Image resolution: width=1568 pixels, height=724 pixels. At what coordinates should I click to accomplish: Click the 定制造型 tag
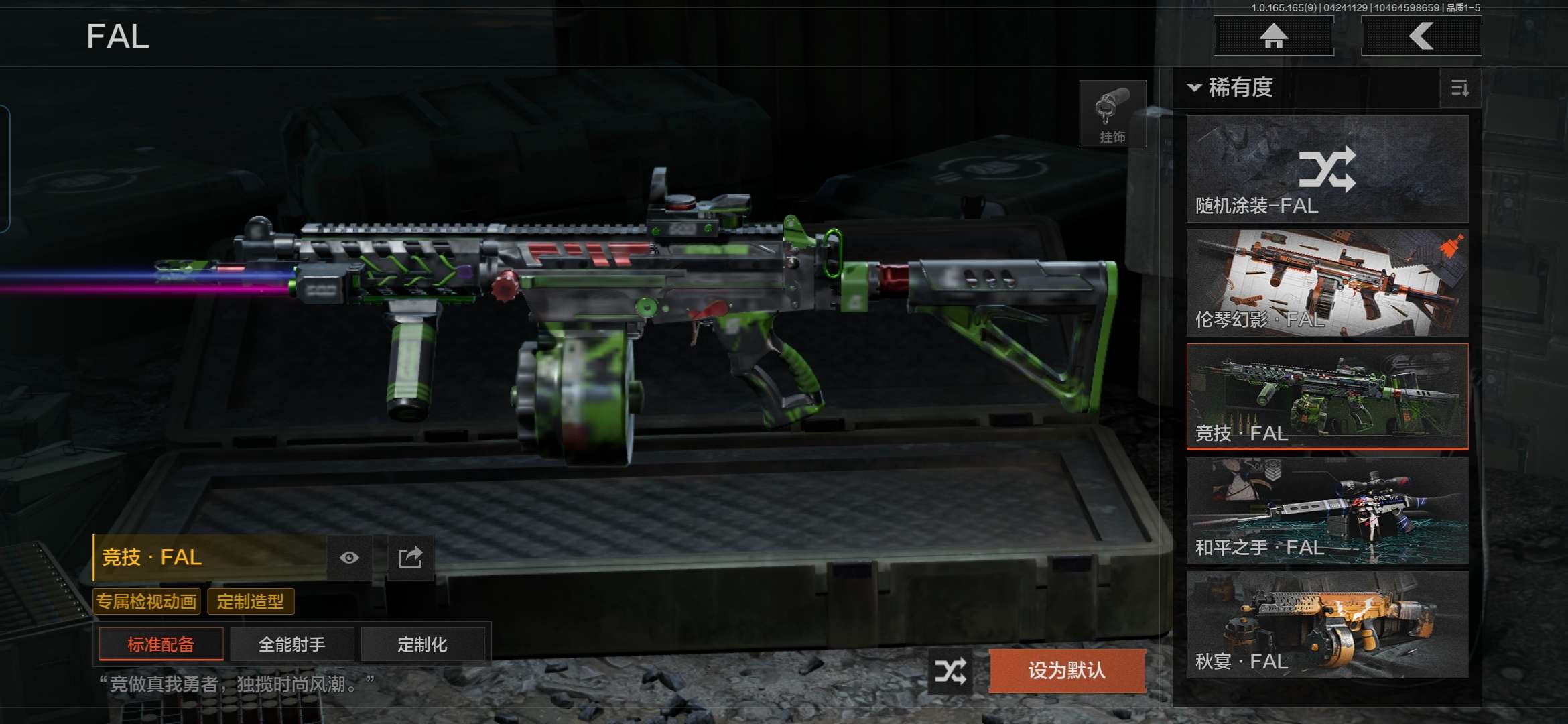pyautogui.click(x=251, y=601)
